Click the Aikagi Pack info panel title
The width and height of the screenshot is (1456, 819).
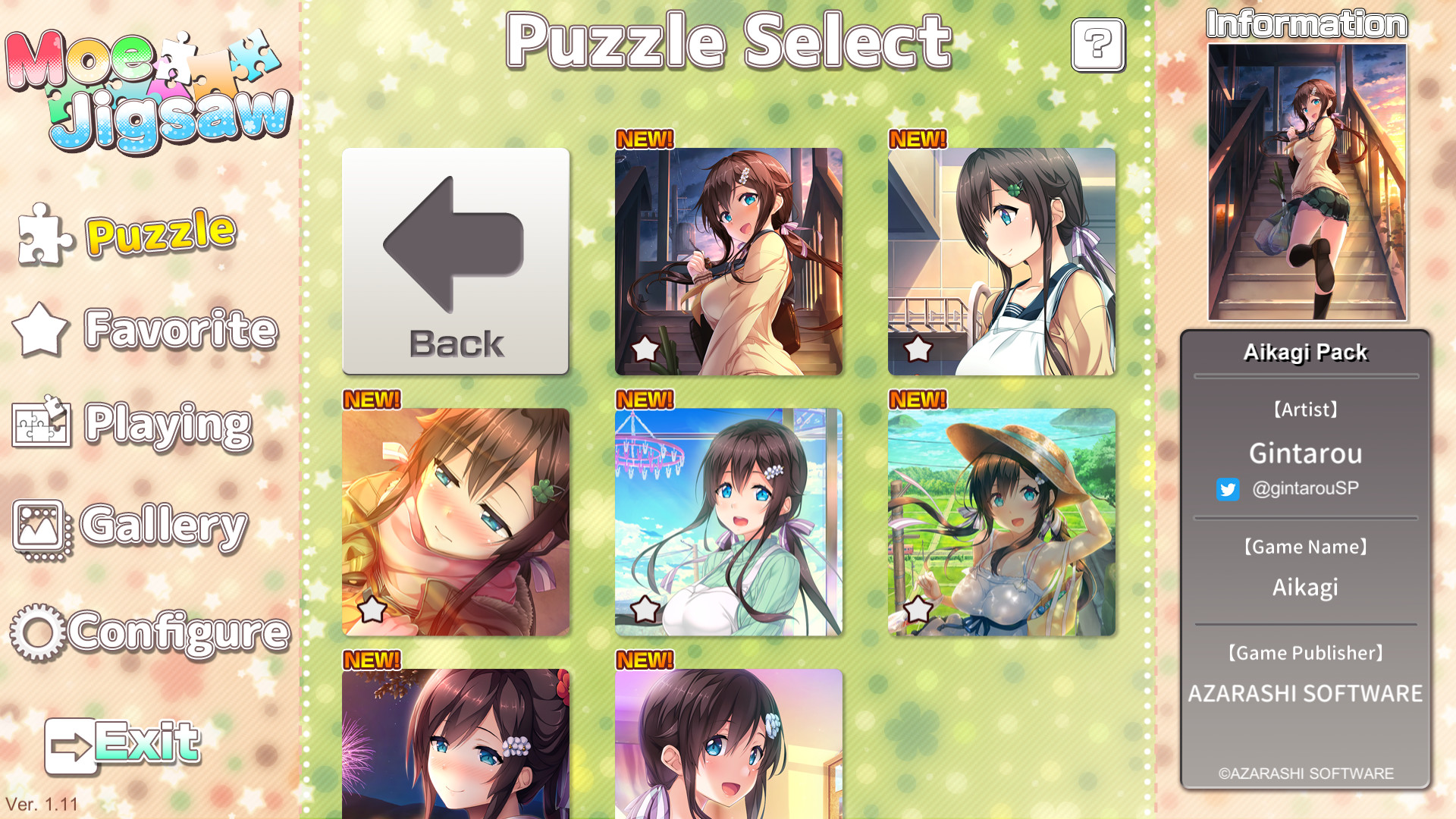pos(1305,352)
